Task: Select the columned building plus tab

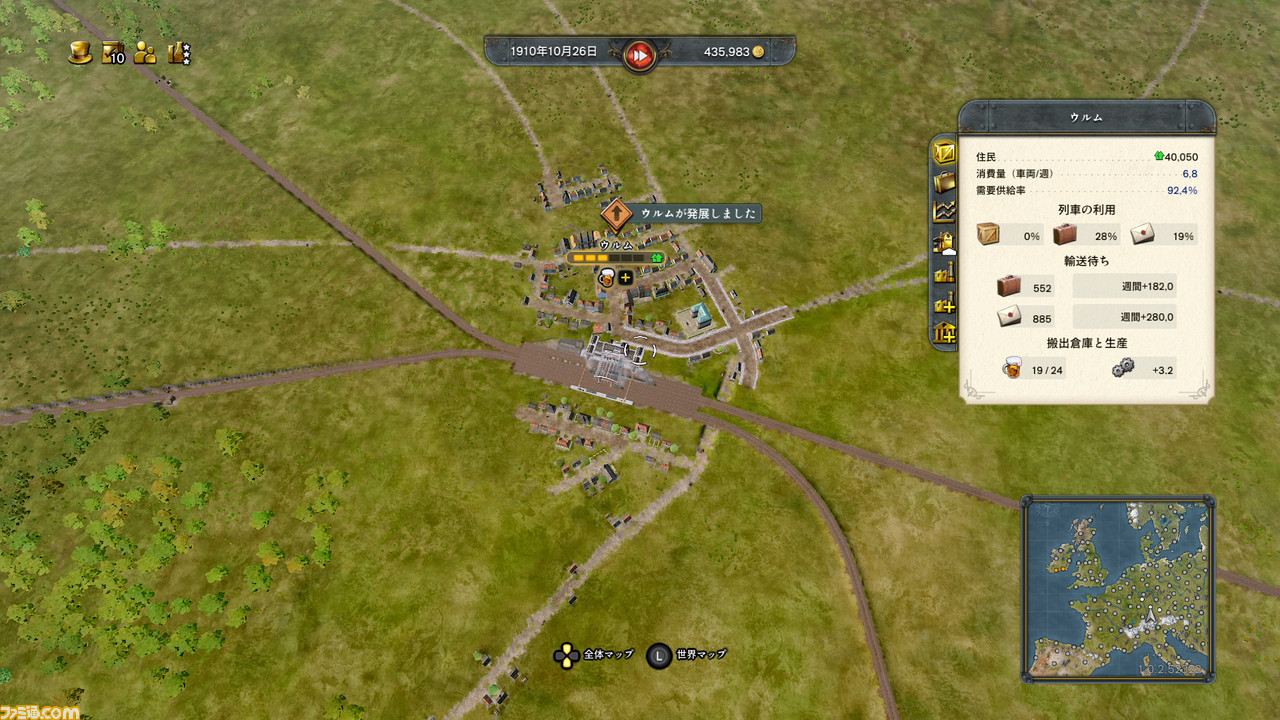Action: click(x=944, y=331)
